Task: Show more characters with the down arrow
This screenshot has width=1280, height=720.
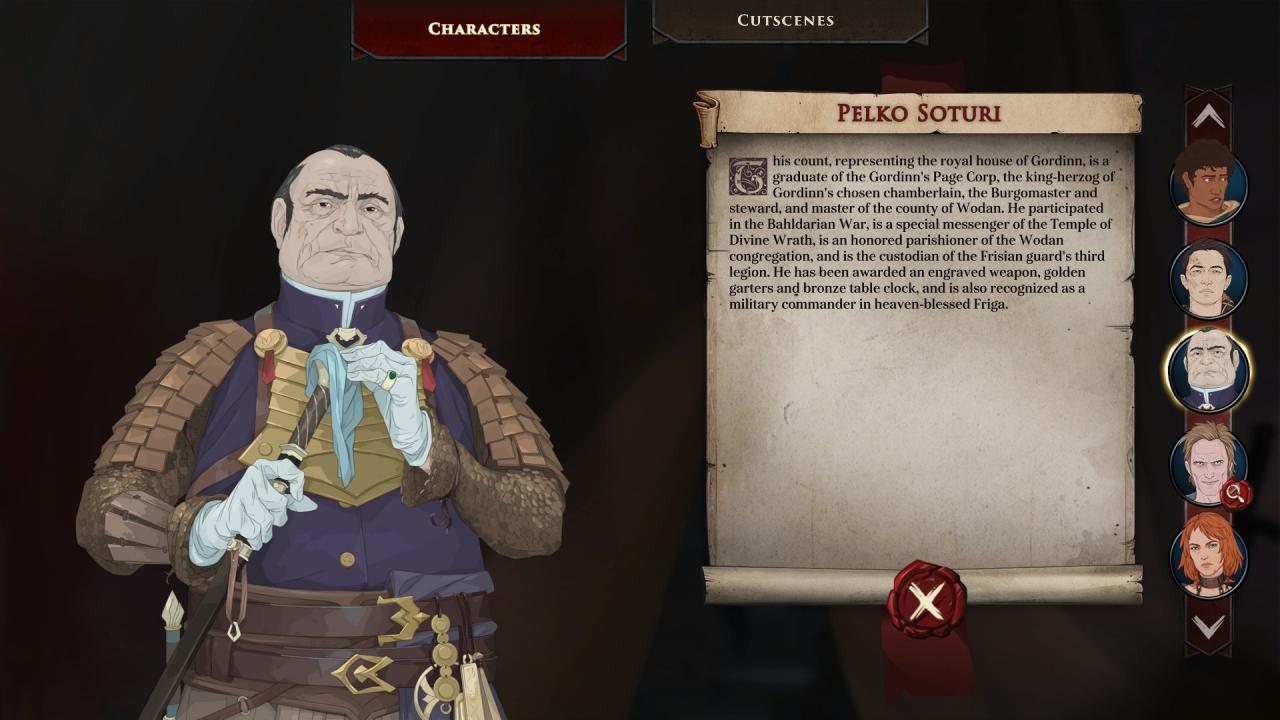Action: (1208, 628)
